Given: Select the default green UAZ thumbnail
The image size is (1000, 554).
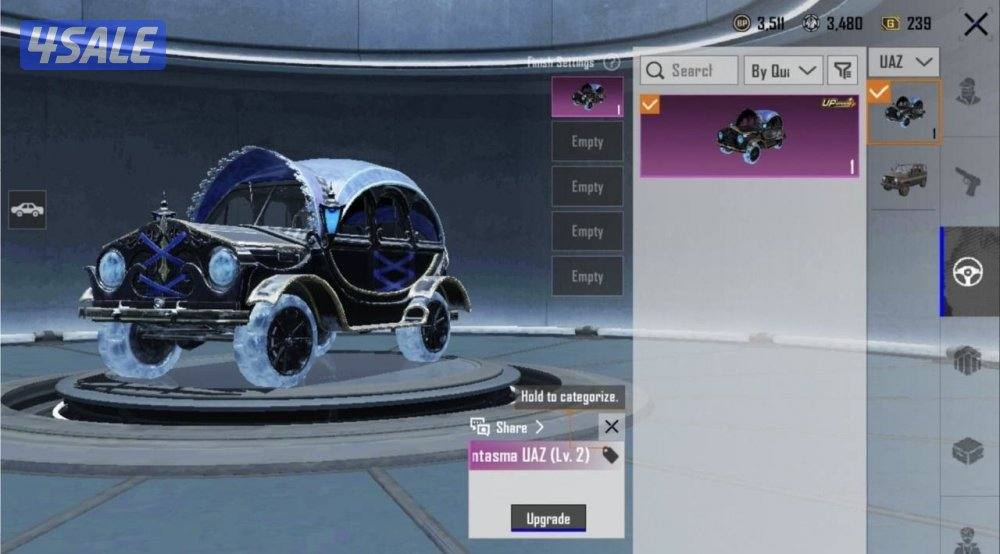Looking at the screenshot, I should pyautogui.click(x=903, y=180).
